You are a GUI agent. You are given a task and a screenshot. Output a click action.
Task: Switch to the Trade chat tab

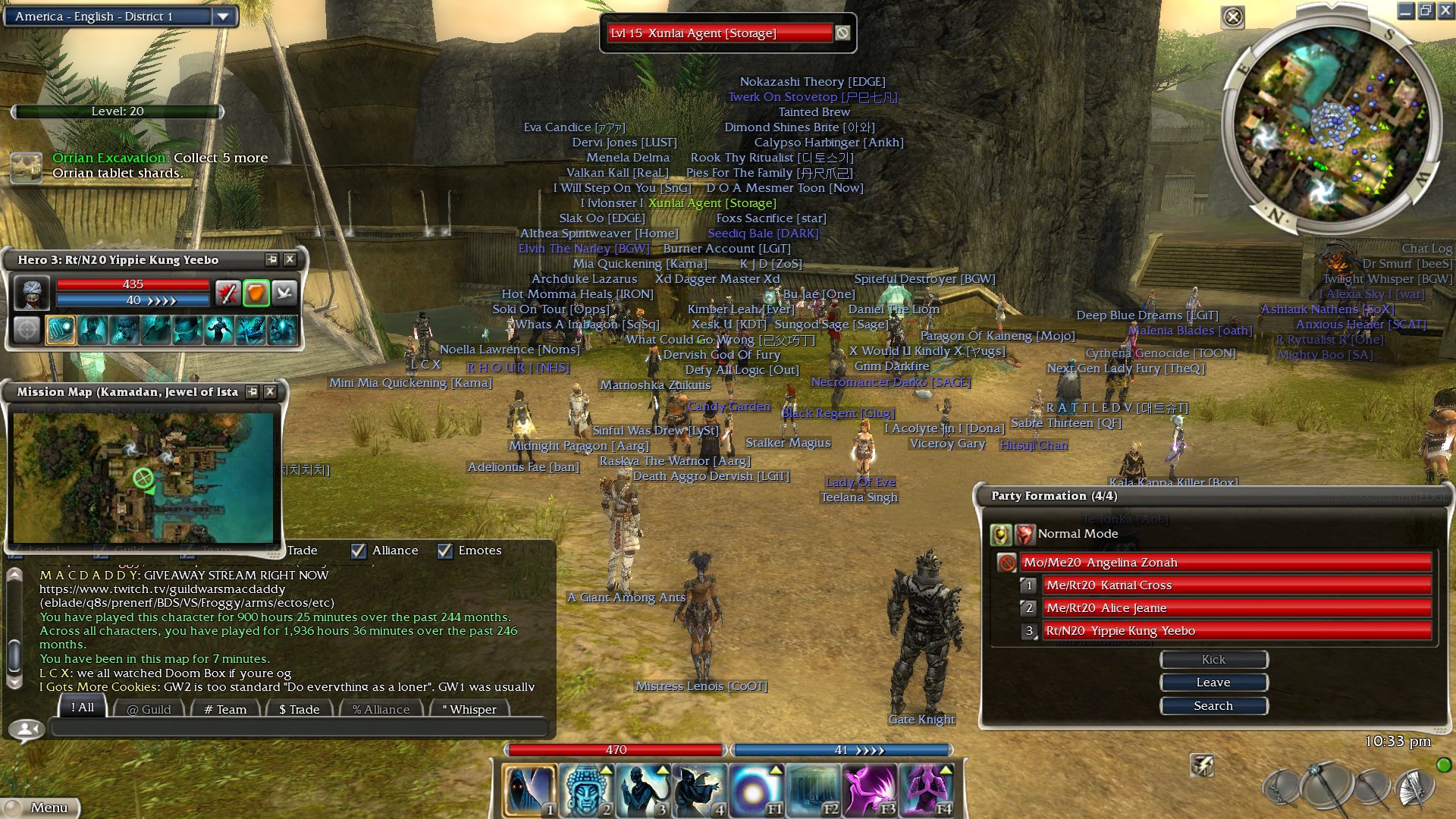(299, 709)
